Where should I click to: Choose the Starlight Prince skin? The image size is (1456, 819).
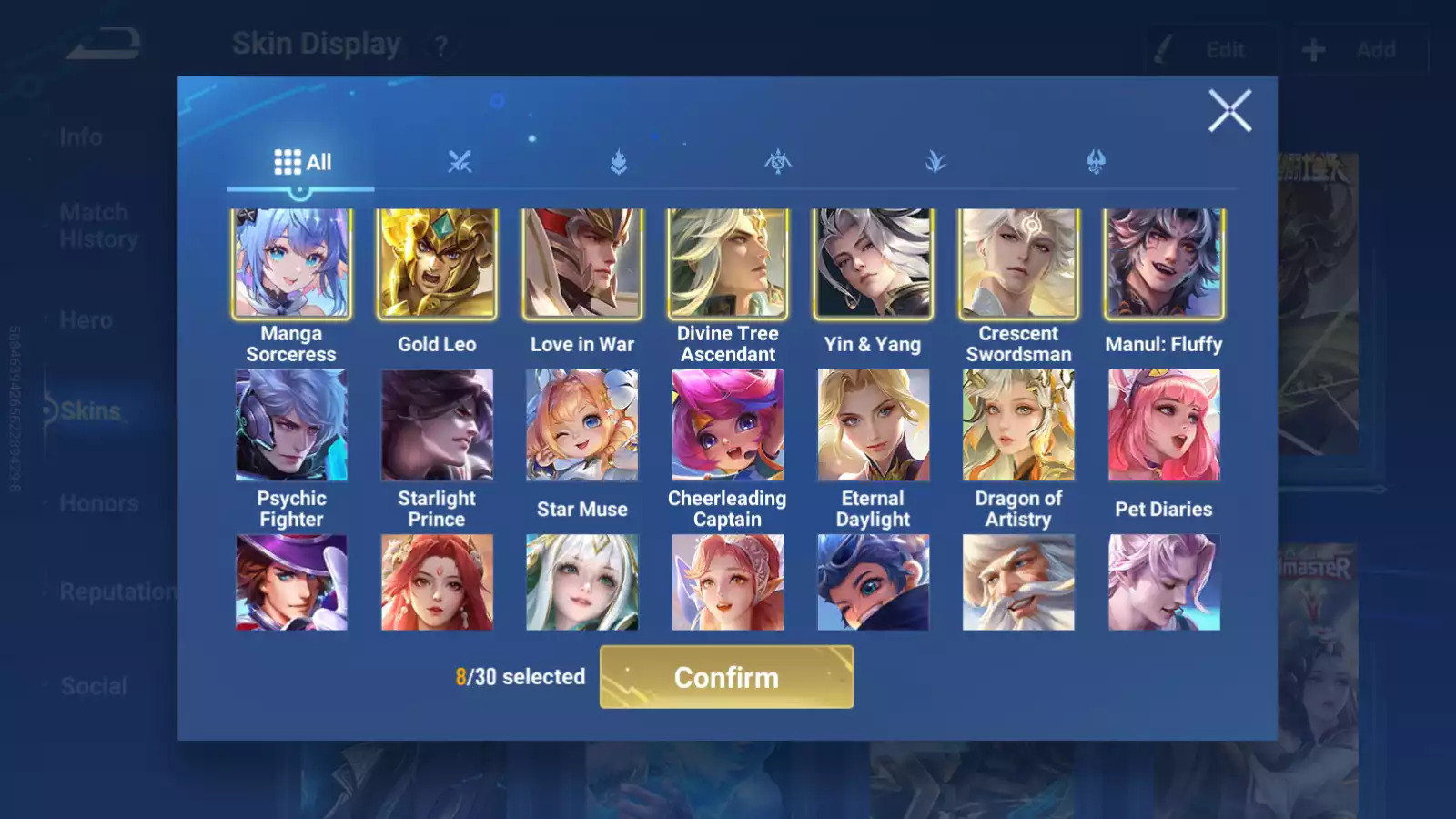(x=437, y=425)
